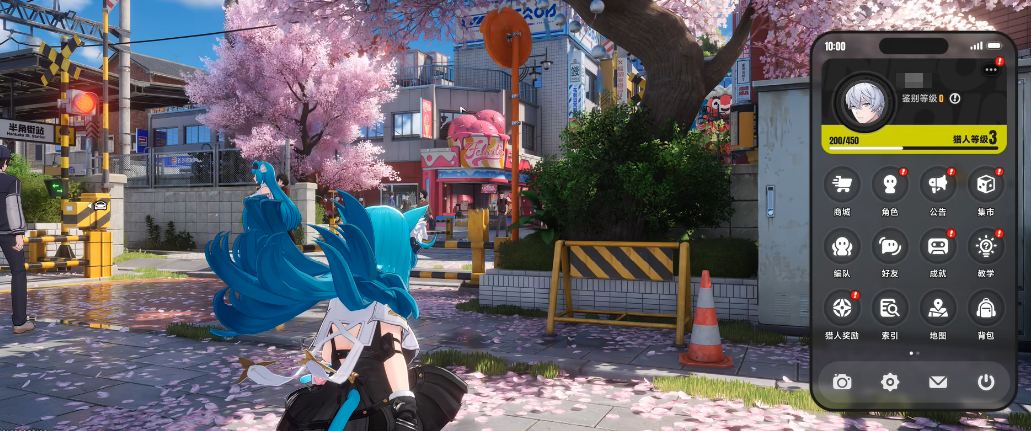Screen dimensions: 1031x431
Task: Open the 教学 tutorial lightbulb icon
Action: click(985, 247)
